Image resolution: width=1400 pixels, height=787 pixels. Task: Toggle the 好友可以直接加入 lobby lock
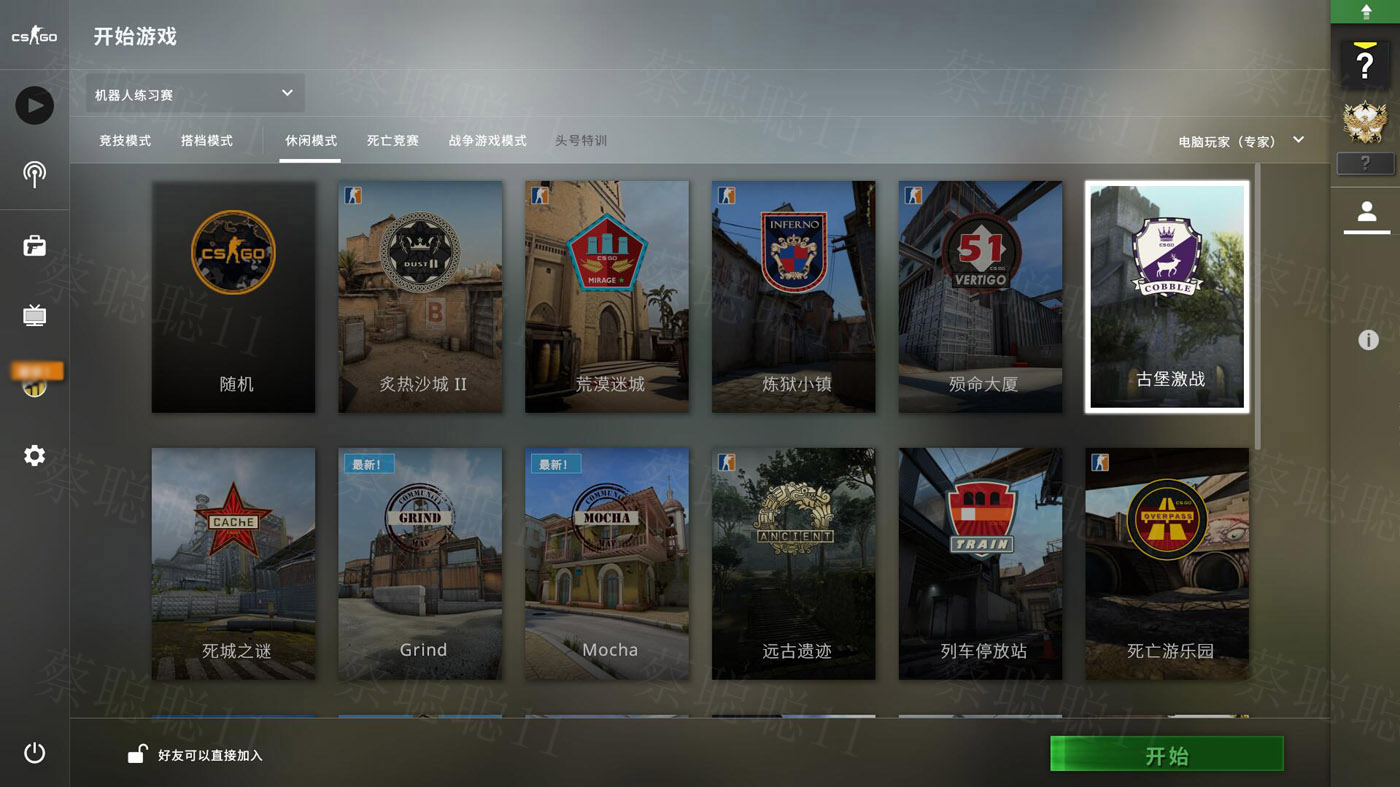tap(138, 755)
